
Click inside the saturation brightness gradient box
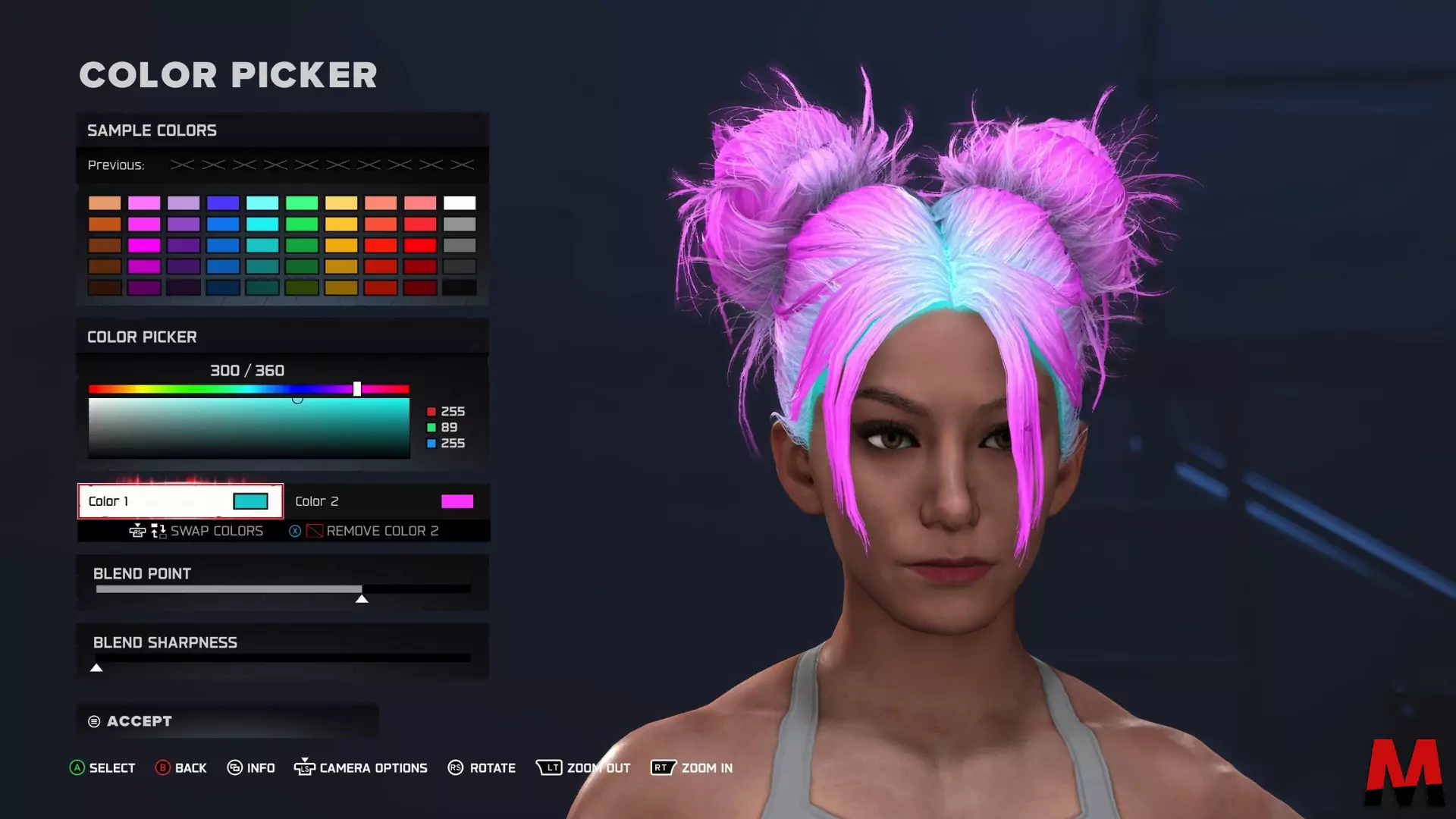coord(249,428)
